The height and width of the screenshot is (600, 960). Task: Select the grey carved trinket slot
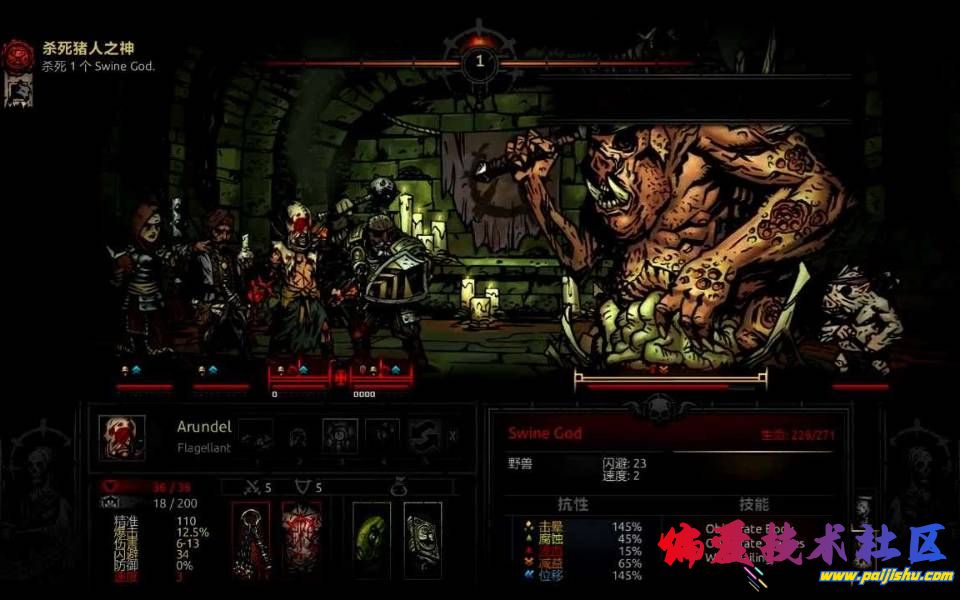point(422,541)
